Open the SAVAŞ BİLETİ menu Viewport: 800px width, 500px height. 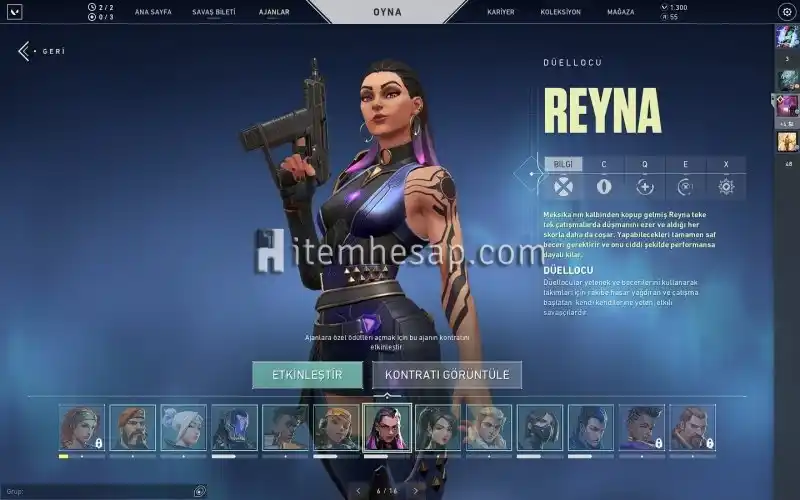click(x=212, y=12)
